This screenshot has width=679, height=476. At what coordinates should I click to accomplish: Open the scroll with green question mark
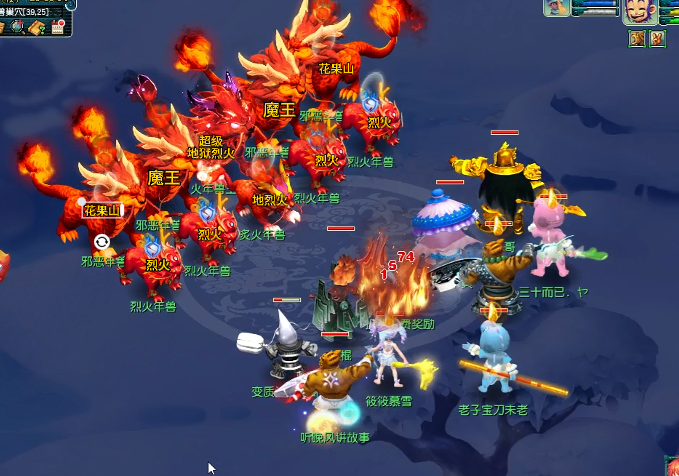(38, 27)
